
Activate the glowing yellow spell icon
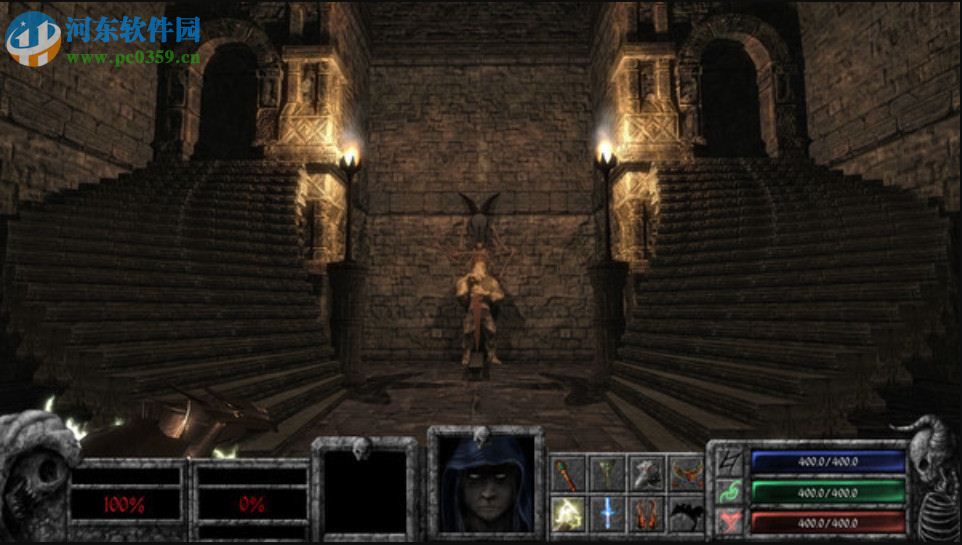pos(567,513)
